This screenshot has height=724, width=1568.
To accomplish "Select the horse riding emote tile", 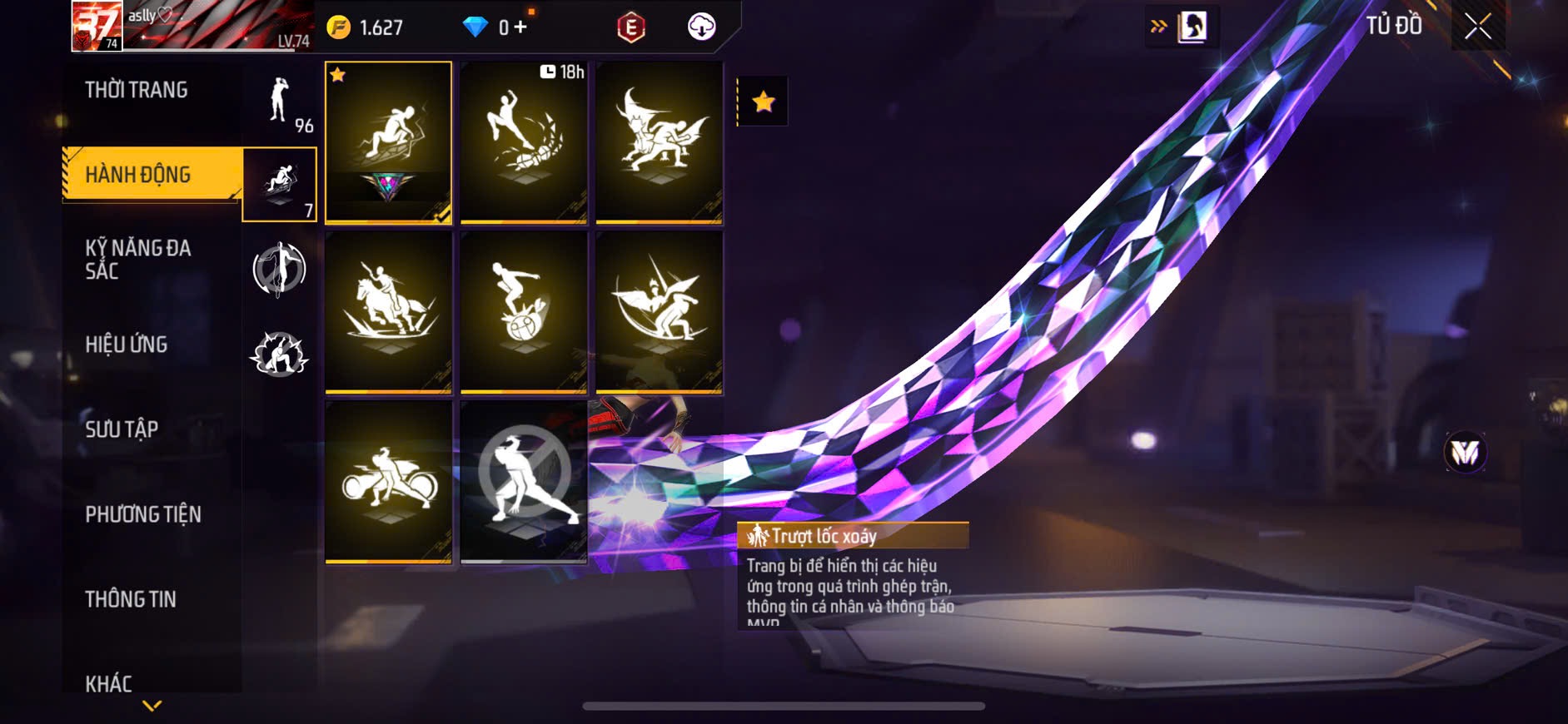I will (x=388, y=311).
